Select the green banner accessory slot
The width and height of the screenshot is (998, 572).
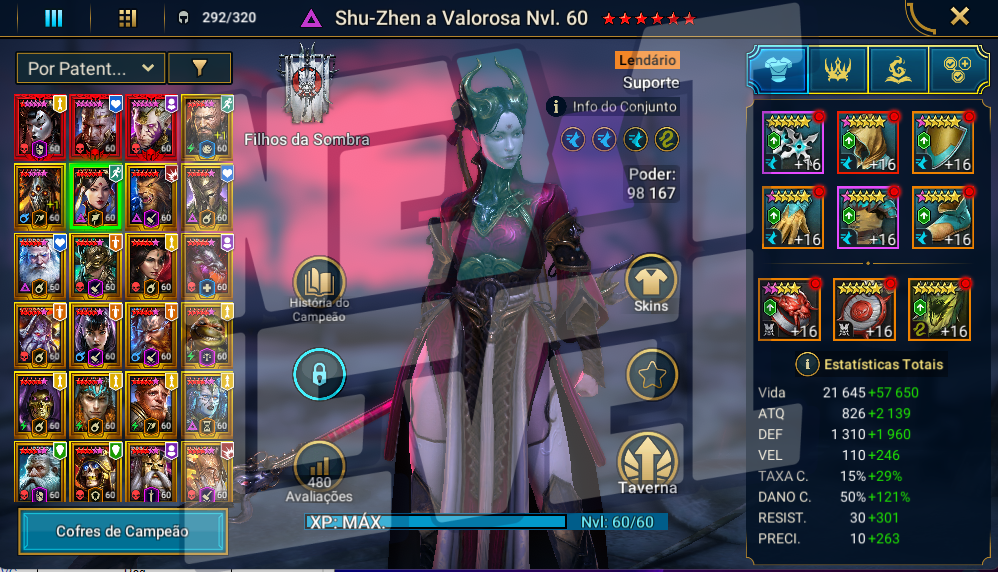939,309
